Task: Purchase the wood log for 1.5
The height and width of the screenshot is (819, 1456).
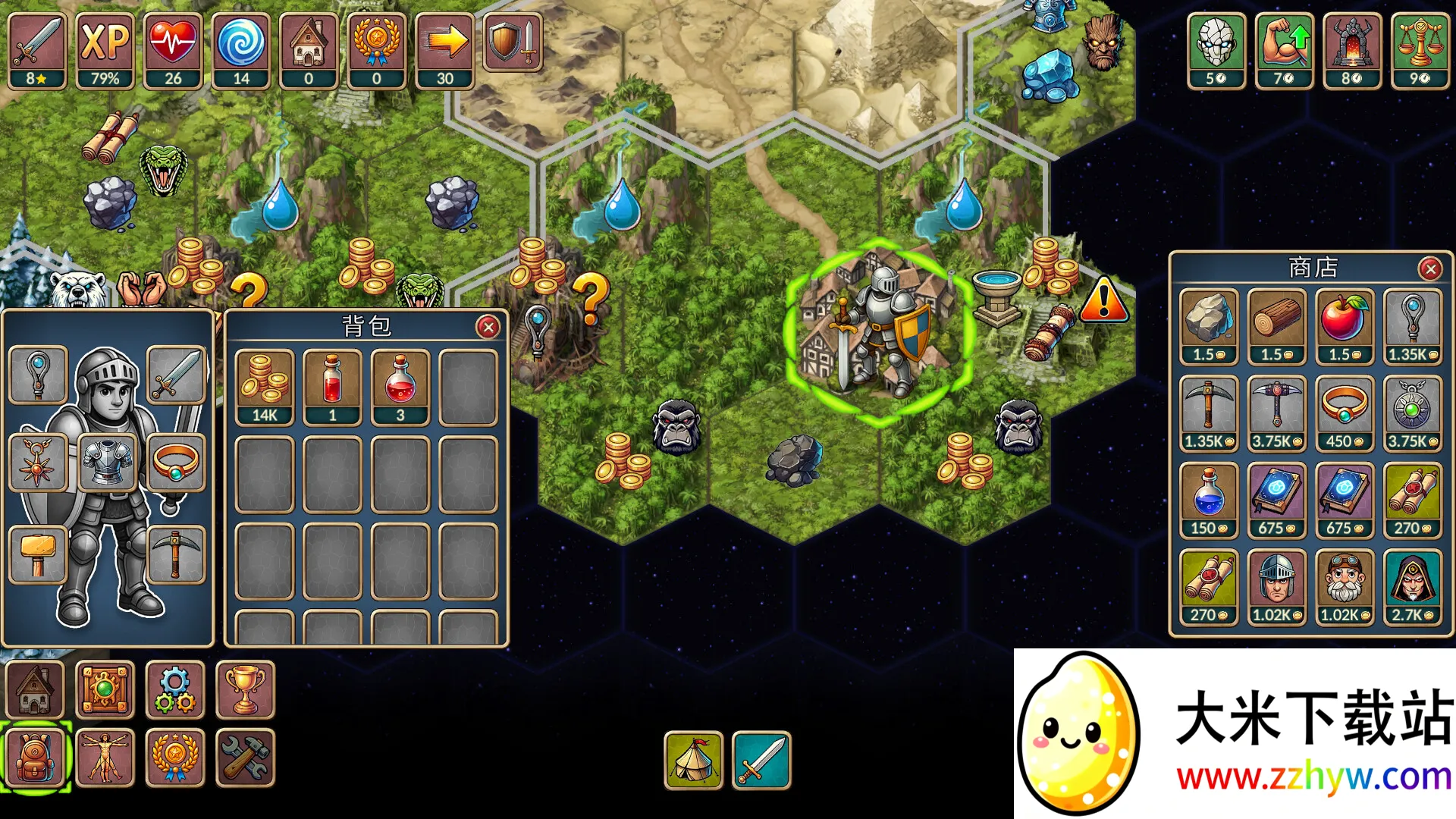Action: [x=1277, y=326]
